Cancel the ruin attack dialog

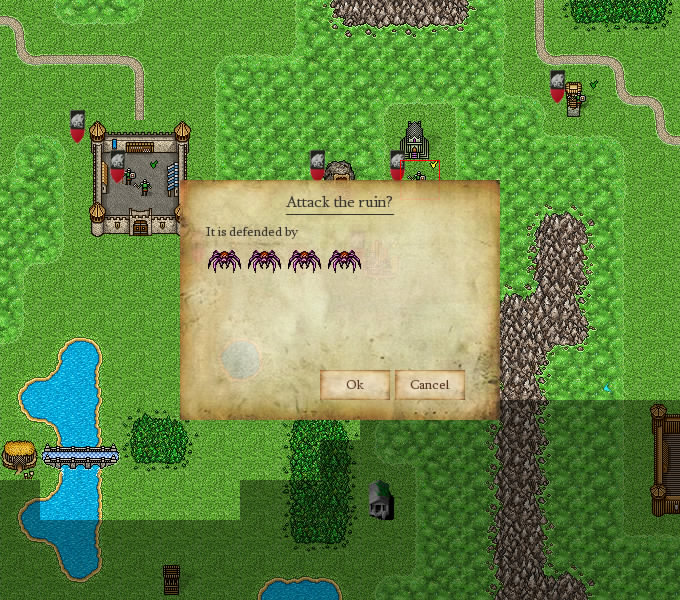[x=429, y=385]
